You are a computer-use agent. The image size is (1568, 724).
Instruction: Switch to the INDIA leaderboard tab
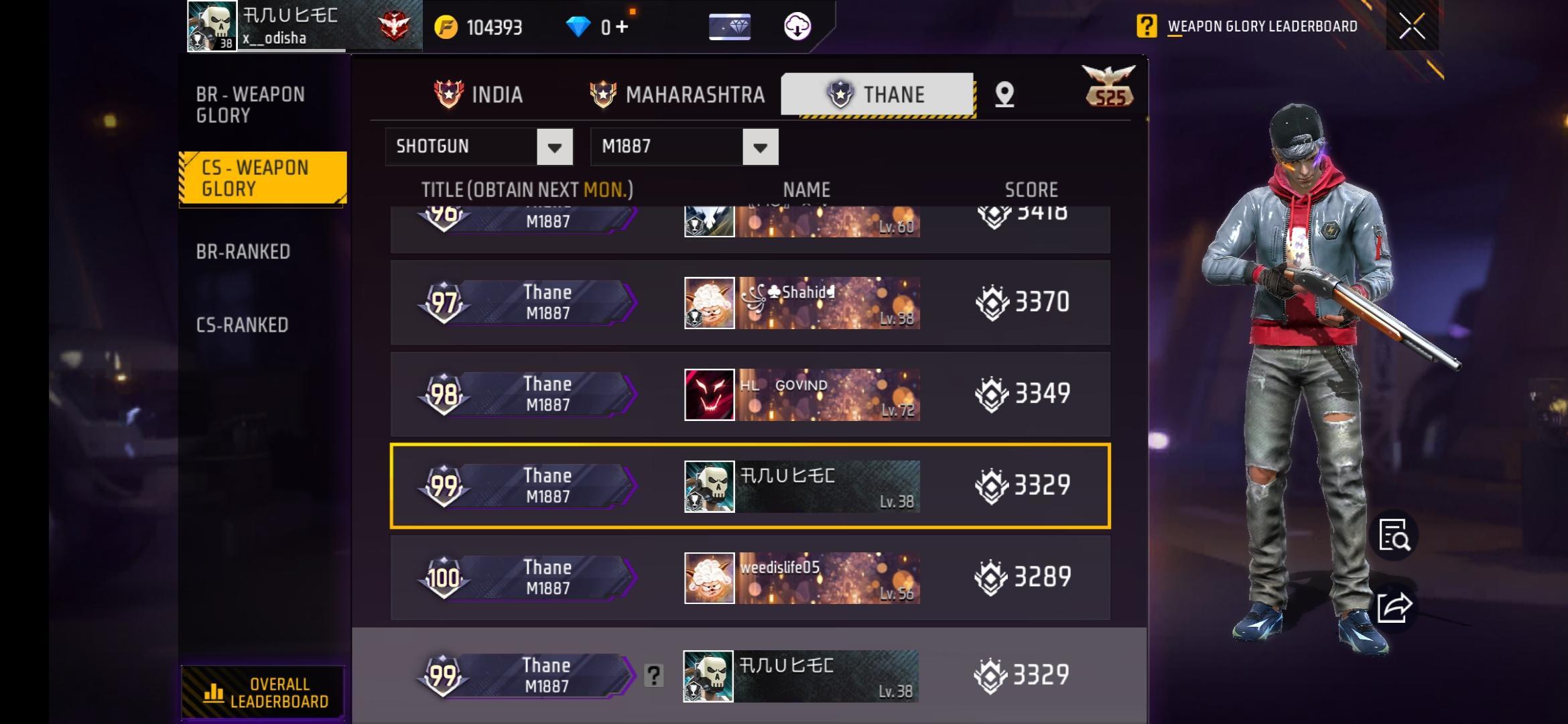pos(480,94)
